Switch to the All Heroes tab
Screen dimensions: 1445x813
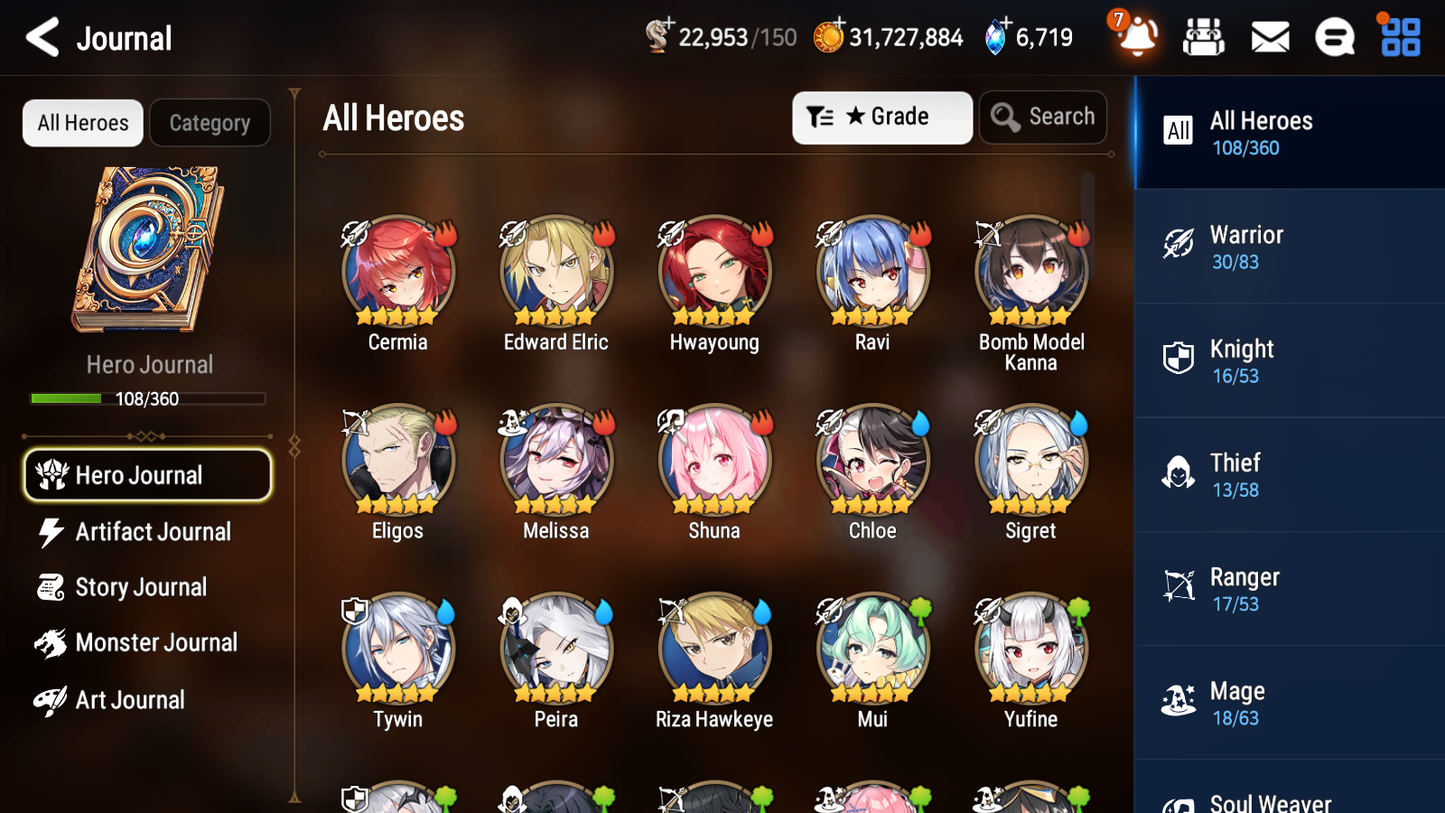(82, 122)
